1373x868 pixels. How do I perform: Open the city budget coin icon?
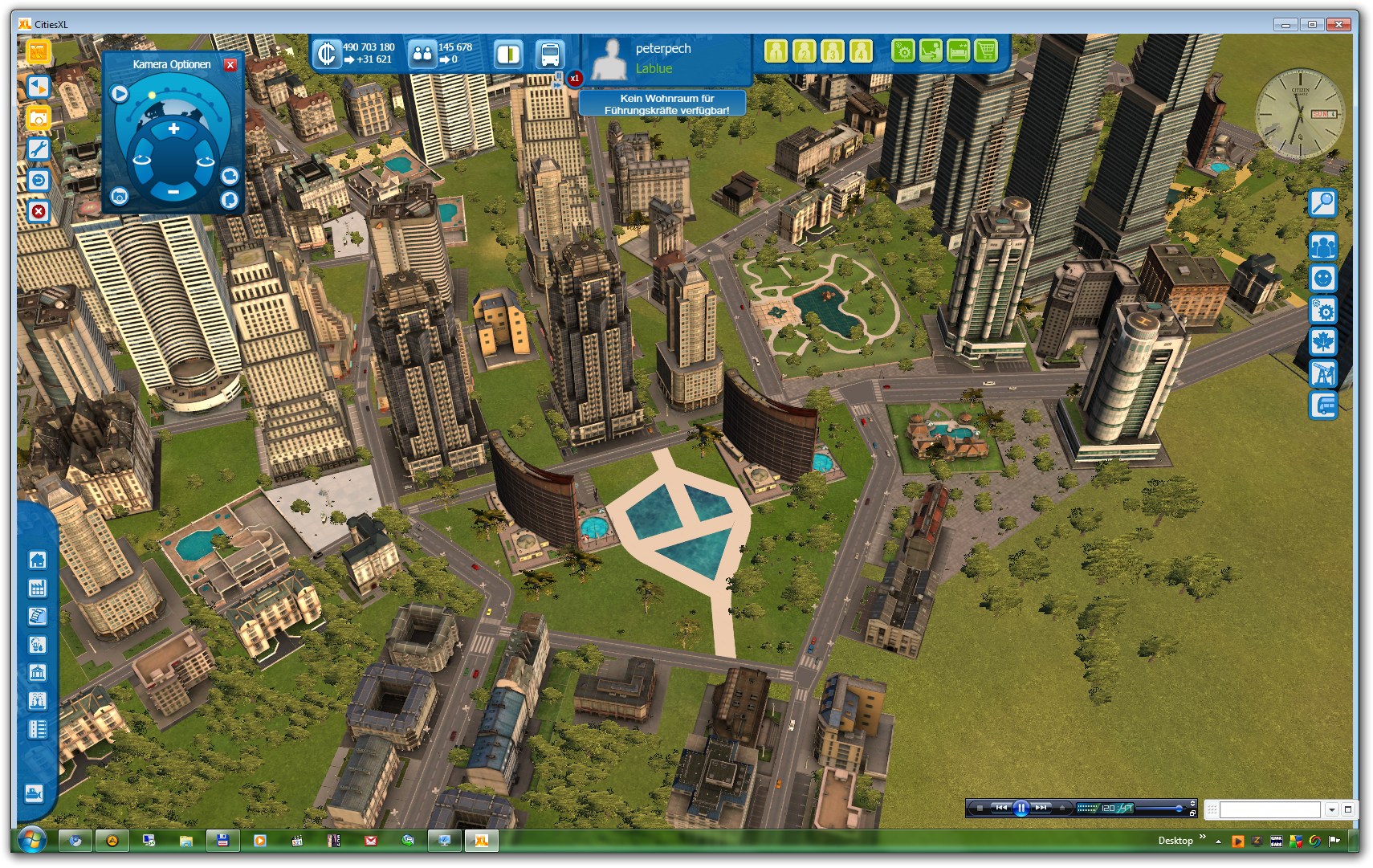click(x=327, y=54)
